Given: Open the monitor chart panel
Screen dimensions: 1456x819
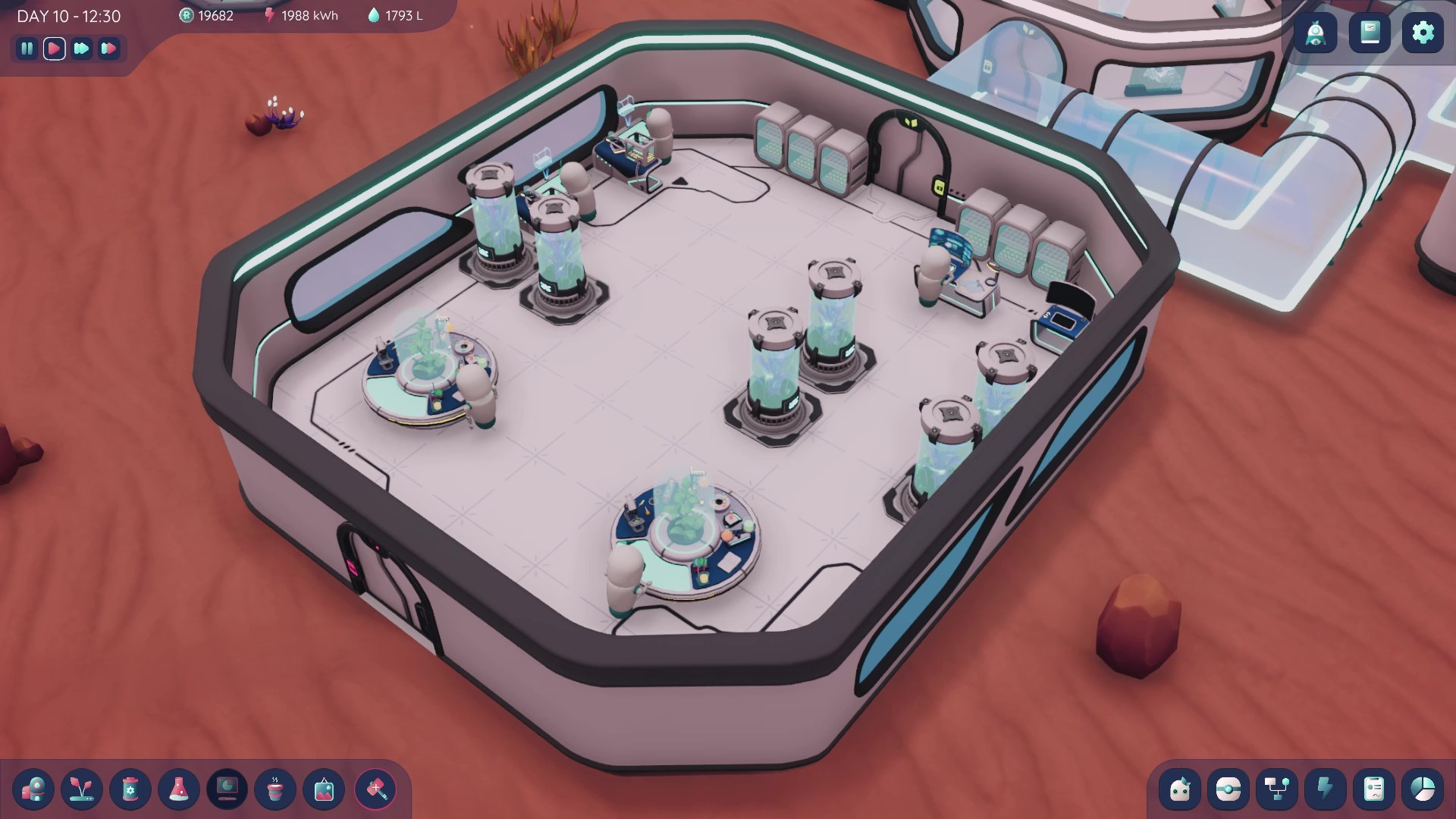Looking at the screenshot, I should pos(227,790).
